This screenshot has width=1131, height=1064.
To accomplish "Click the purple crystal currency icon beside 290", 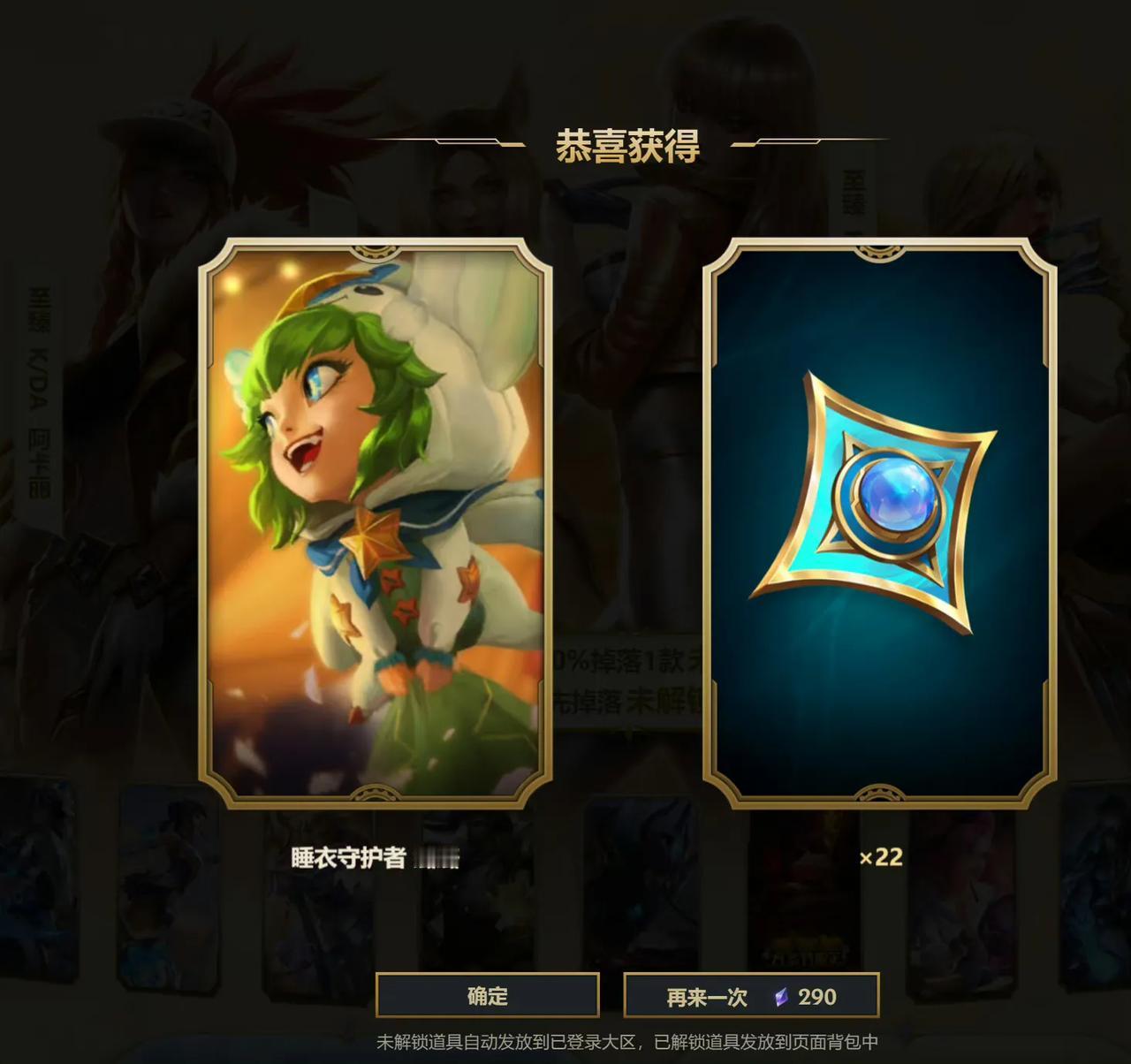I will 783,998.
